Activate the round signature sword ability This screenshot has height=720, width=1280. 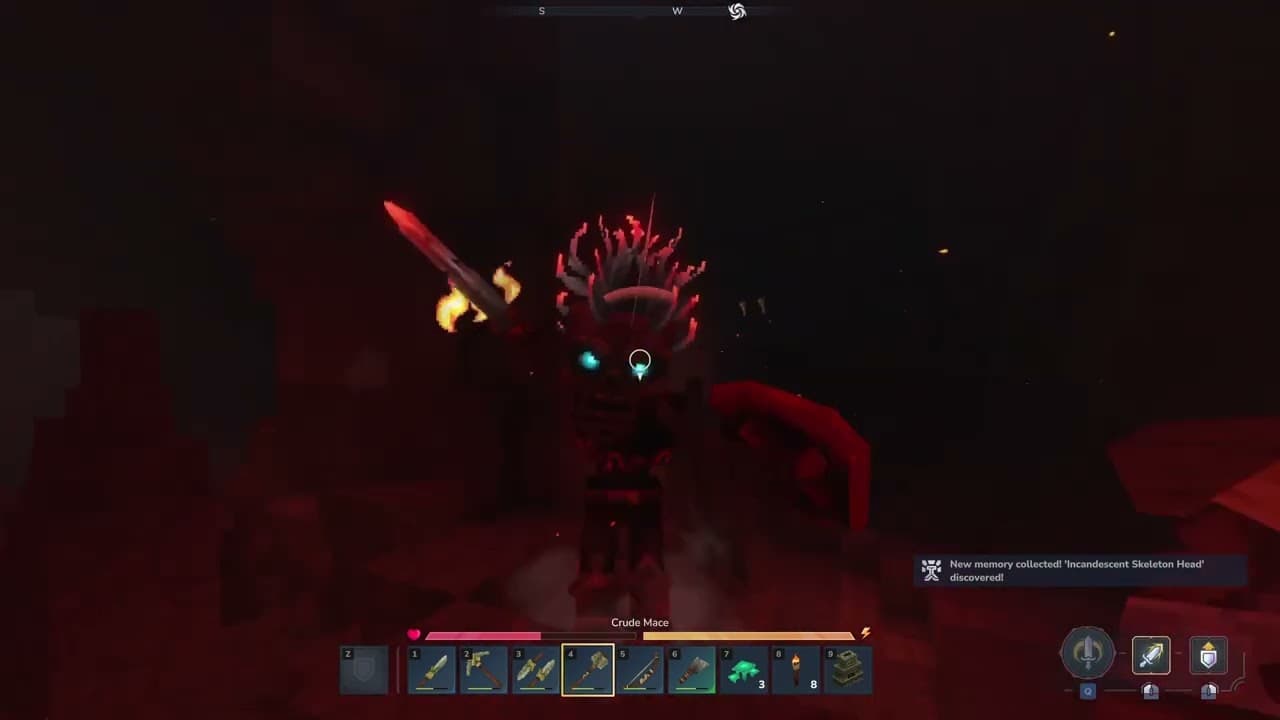point(1088,654)
